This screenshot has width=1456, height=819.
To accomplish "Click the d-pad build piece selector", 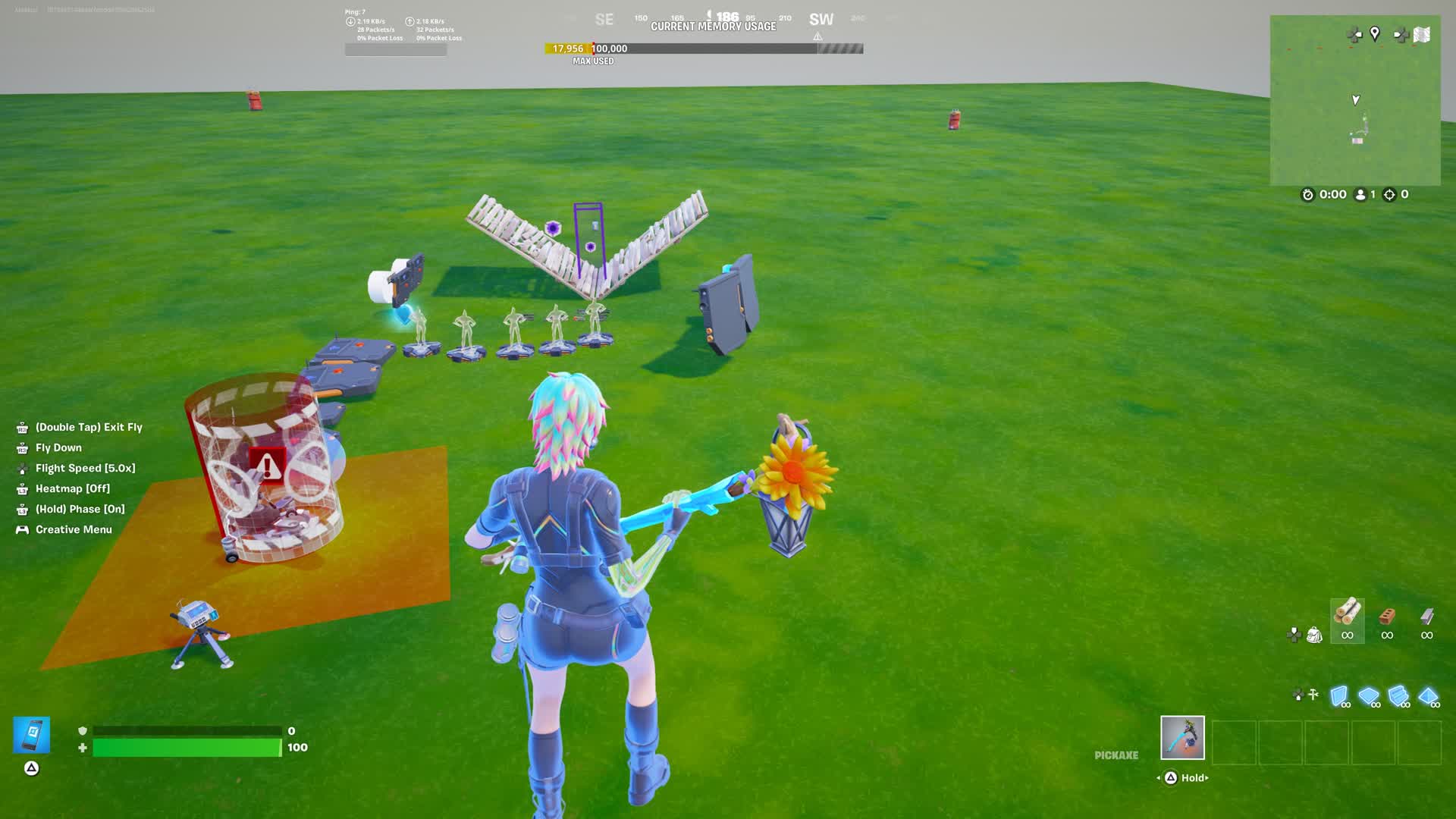I will pos(1298,694).
